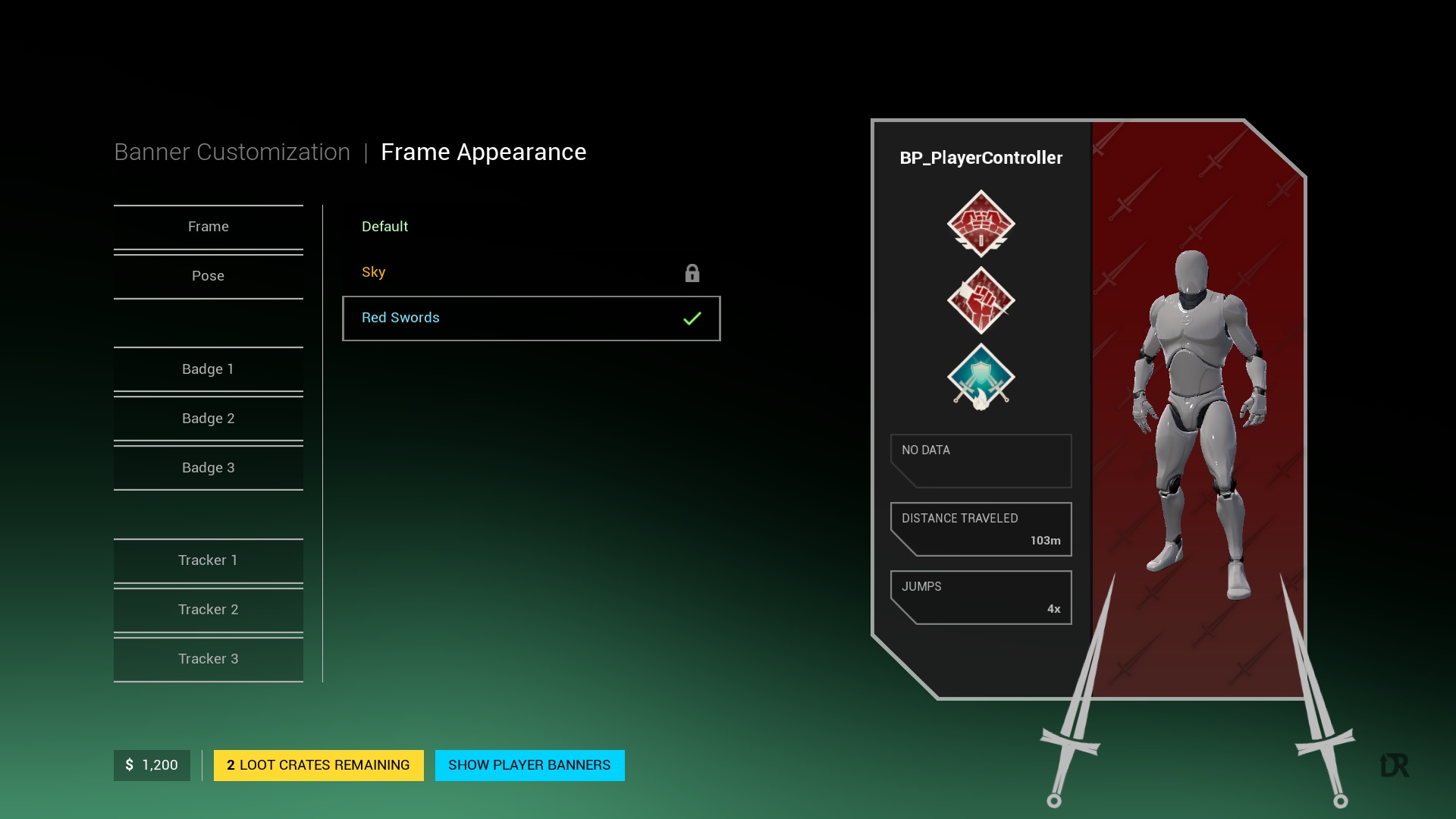Viewport: 1456px width, 819px height.
Task: Select the teal crossed-swords badge
Action: [981, 377]
